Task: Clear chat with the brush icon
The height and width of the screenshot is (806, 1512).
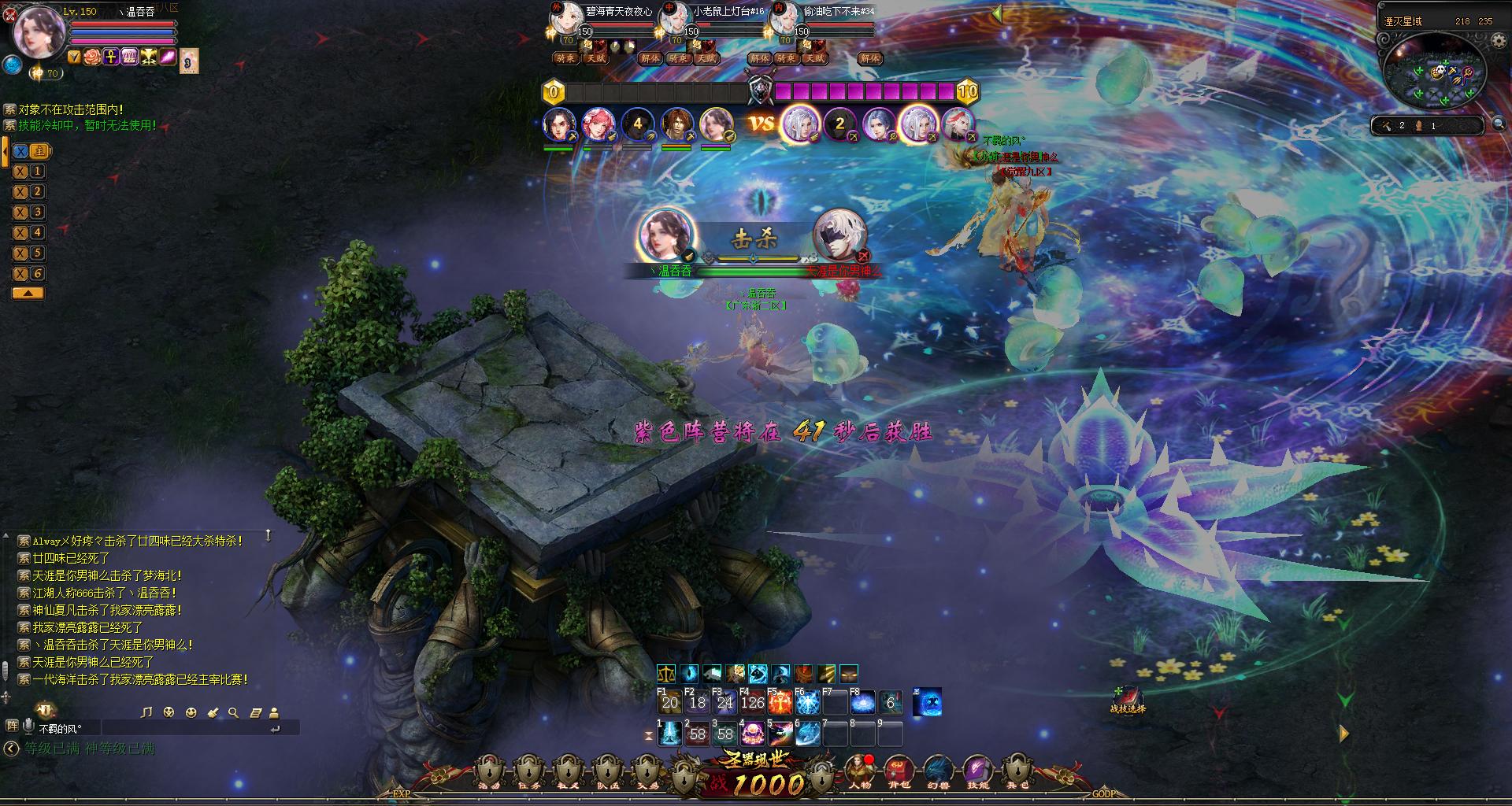Action: coord(212,712)
